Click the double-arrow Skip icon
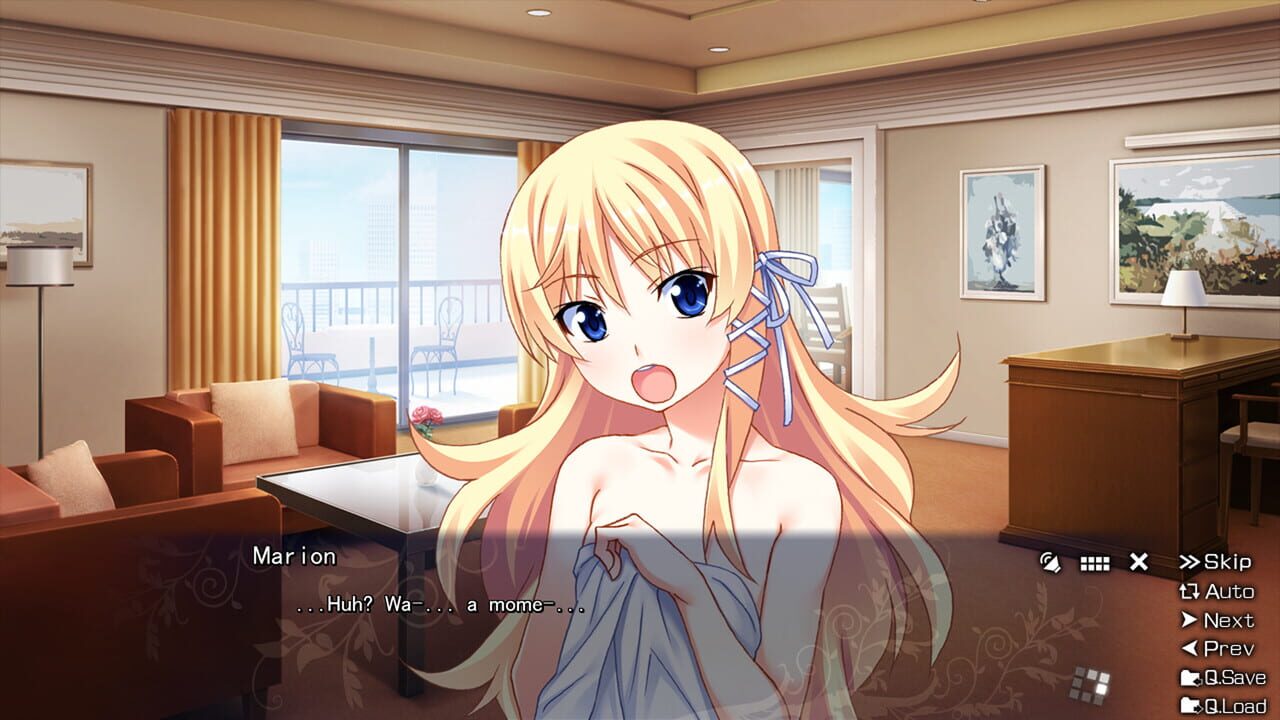The height and width of the screenshot is (720, 1280). click(1190, 561)
